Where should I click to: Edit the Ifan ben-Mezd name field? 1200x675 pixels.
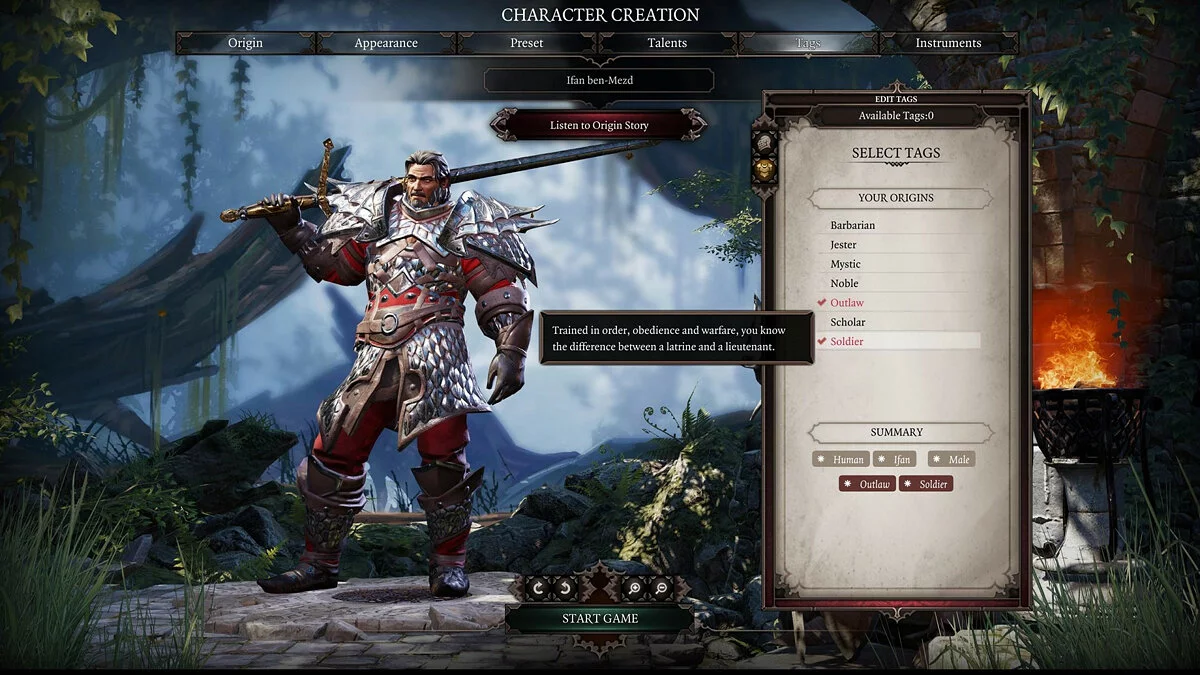pyautogui.click(x=599, y=80)
